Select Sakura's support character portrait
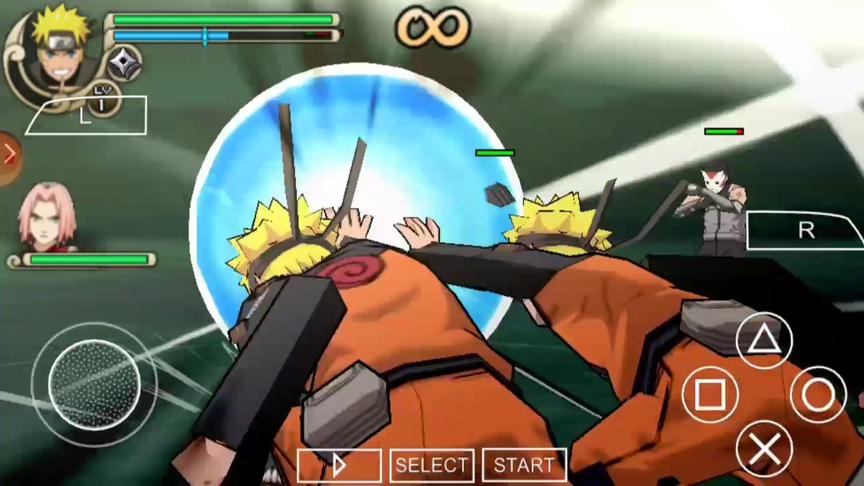 point(44,214)
